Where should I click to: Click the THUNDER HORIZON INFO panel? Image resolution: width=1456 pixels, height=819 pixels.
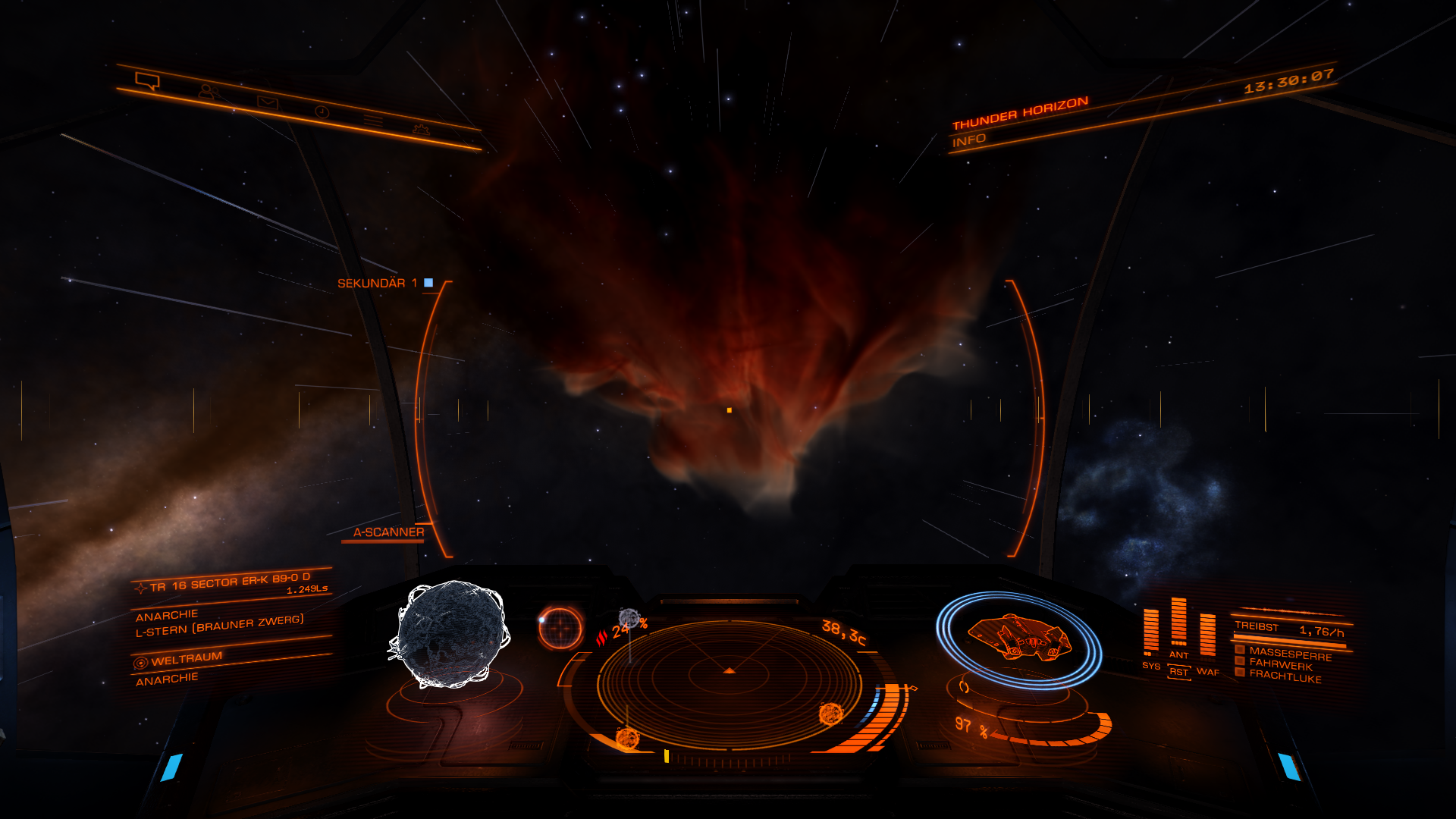[x=1019, y=121]
